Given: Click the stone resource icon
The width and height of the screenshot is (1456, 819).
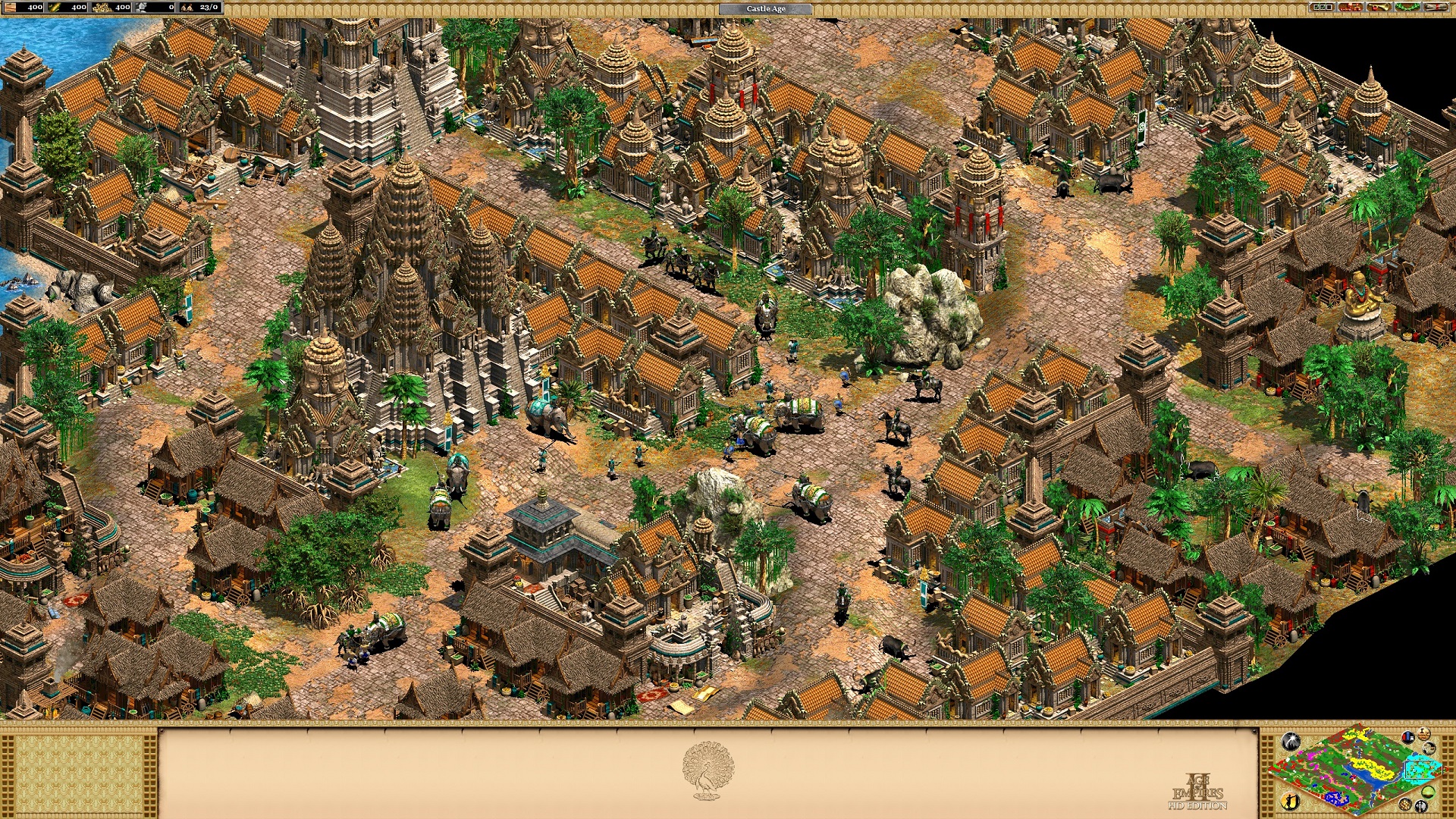Looking at the screenshot, I should point(140,8).
